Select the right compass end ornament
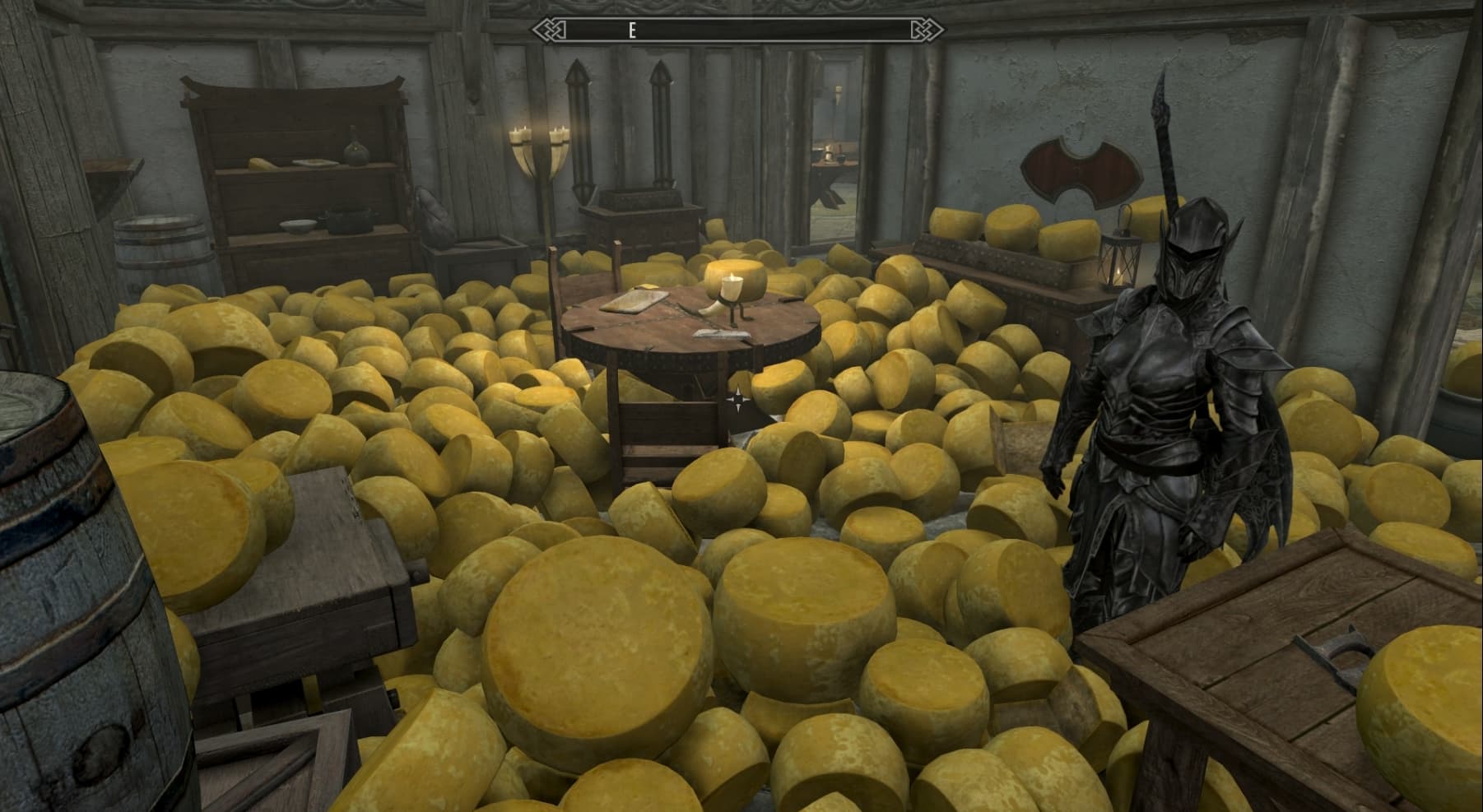 [928, 29]
